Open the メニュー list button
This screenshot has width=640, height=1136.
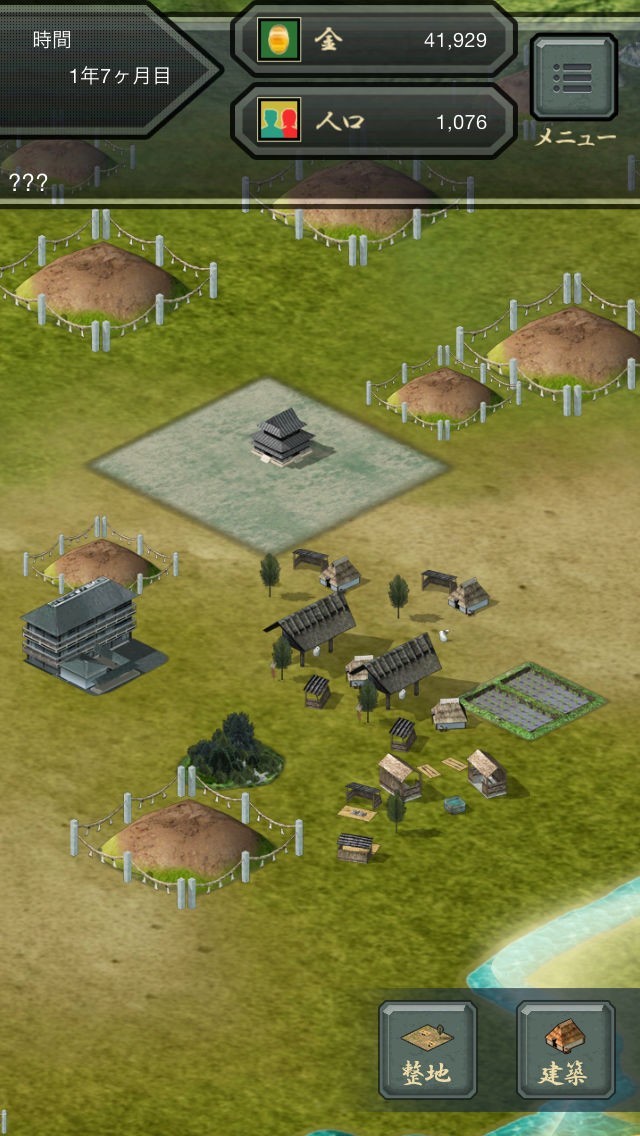[573, 79]
